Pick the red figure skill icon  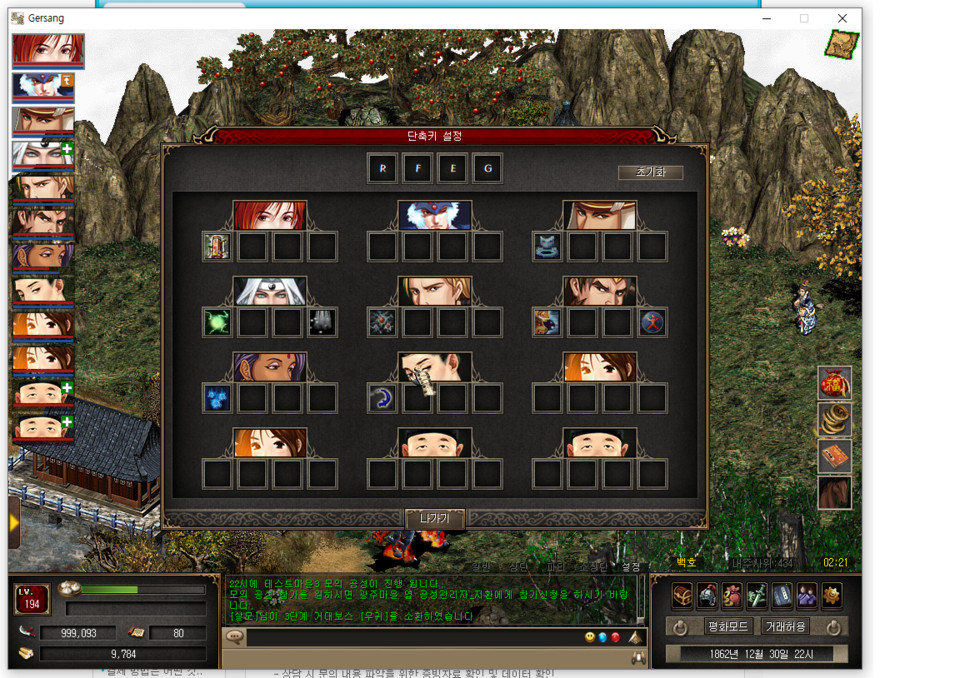coord(652,322)
